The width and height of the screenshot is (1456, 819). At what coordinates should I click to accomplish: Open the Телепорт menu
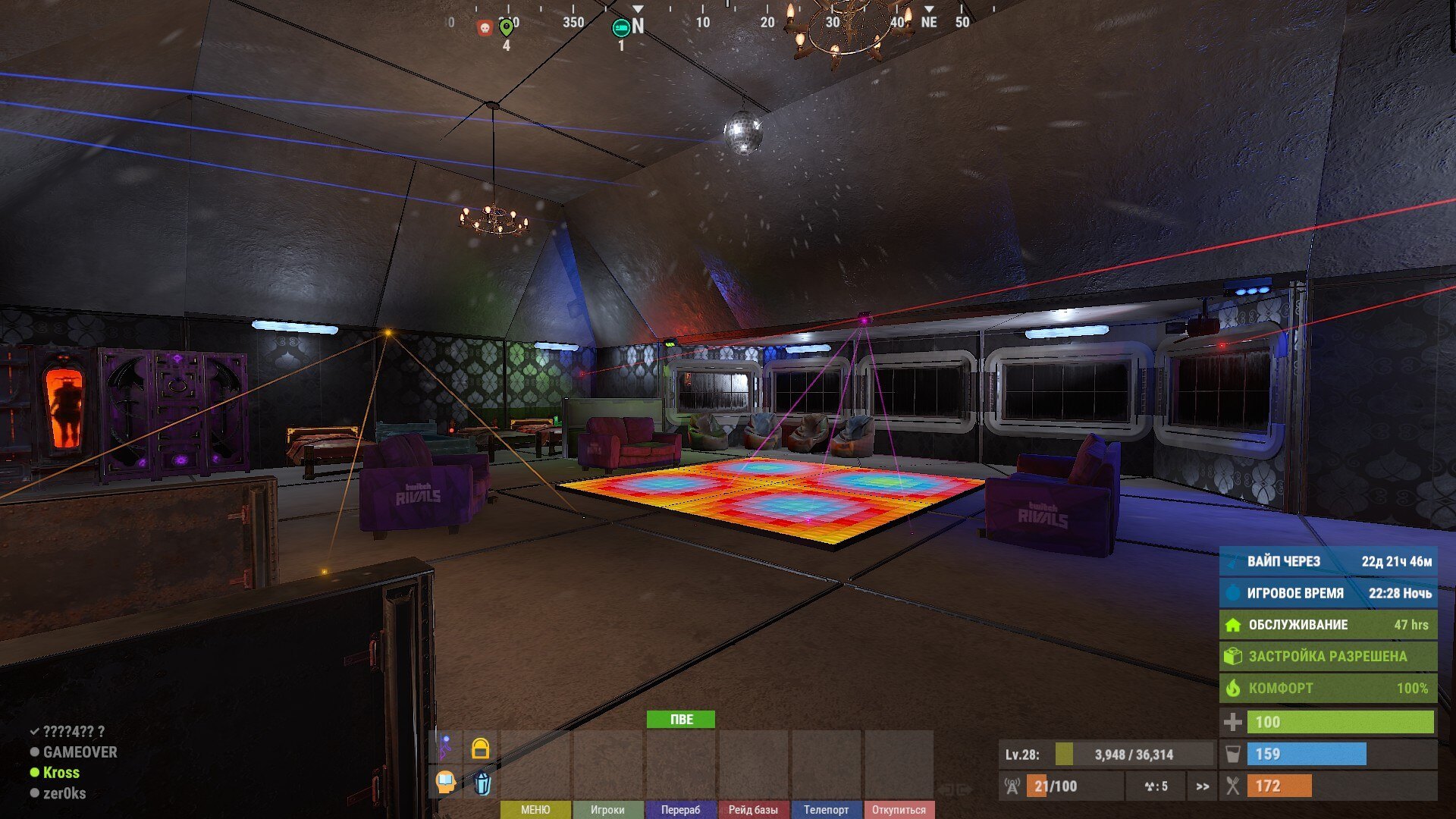coord(826,810)
